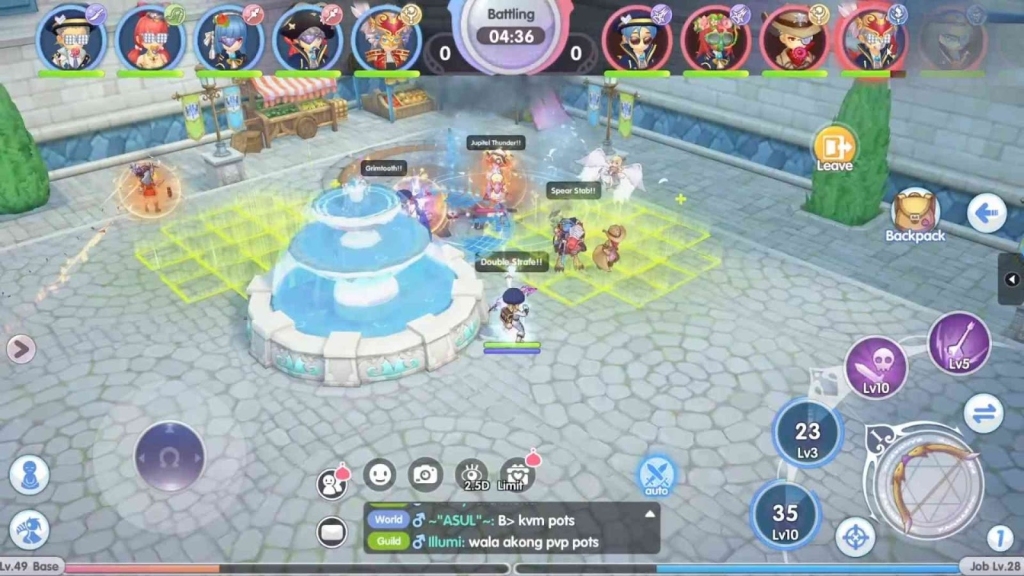Use the purple arrow Lv5 skill
Image resolution: width=1024 pixels, height=576 pixels.
tap(959, 343)
